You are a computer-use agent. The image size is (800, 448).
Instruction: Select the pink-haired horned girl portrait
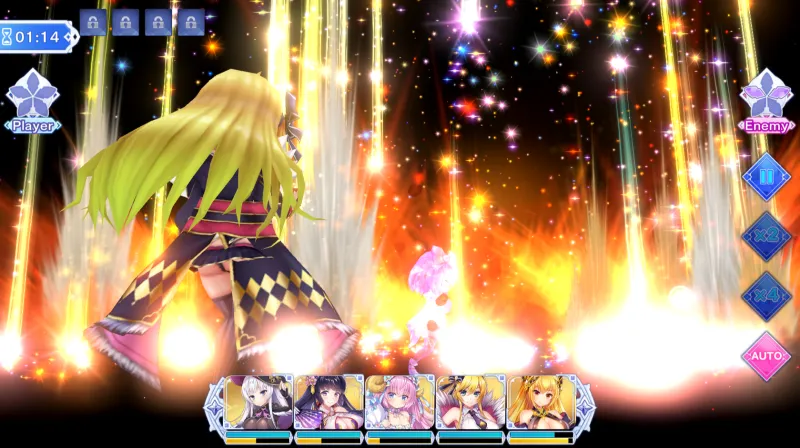(x=400, y=402)
